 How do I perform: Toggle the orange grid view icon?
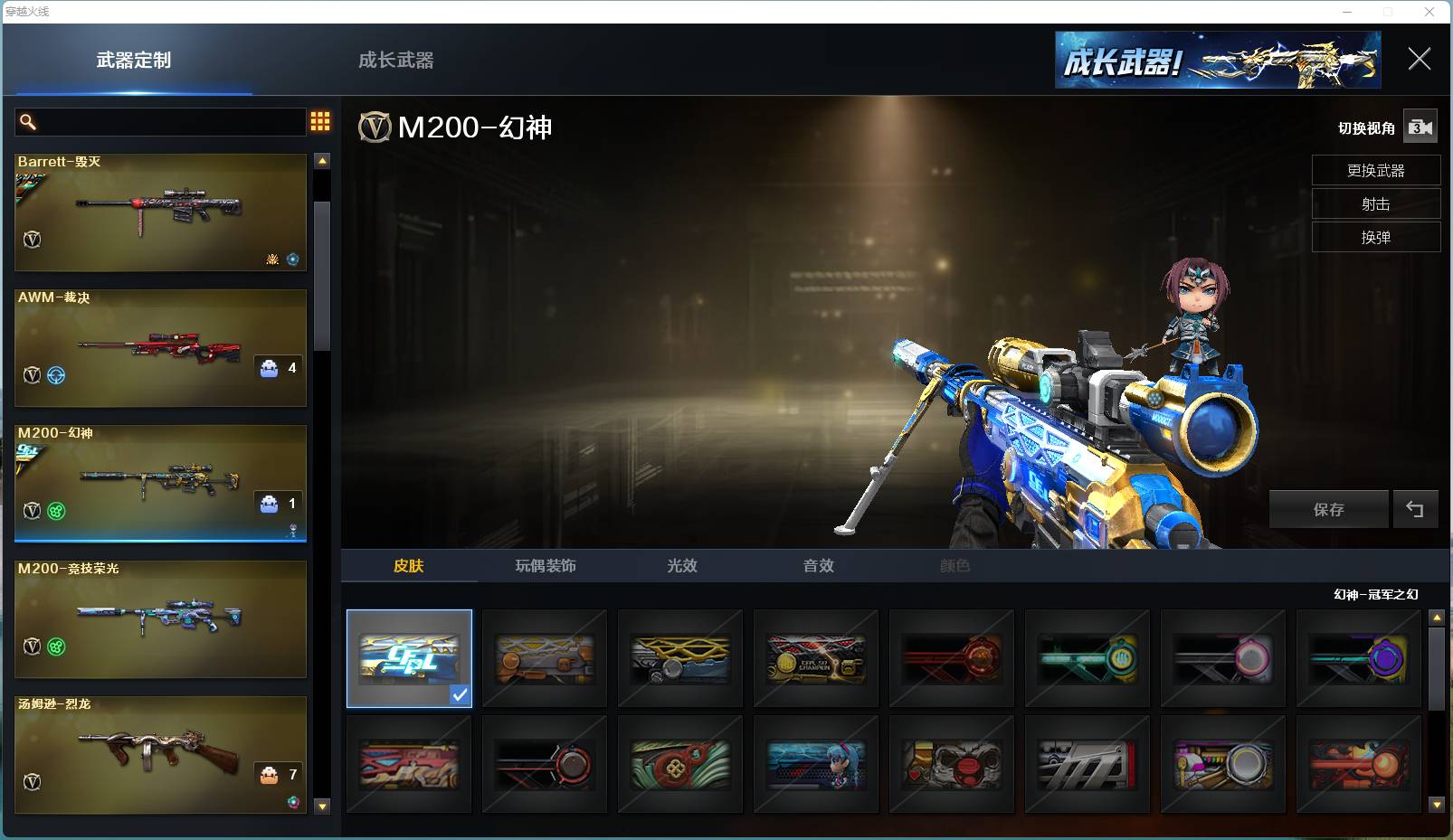[x=320, y=122]
